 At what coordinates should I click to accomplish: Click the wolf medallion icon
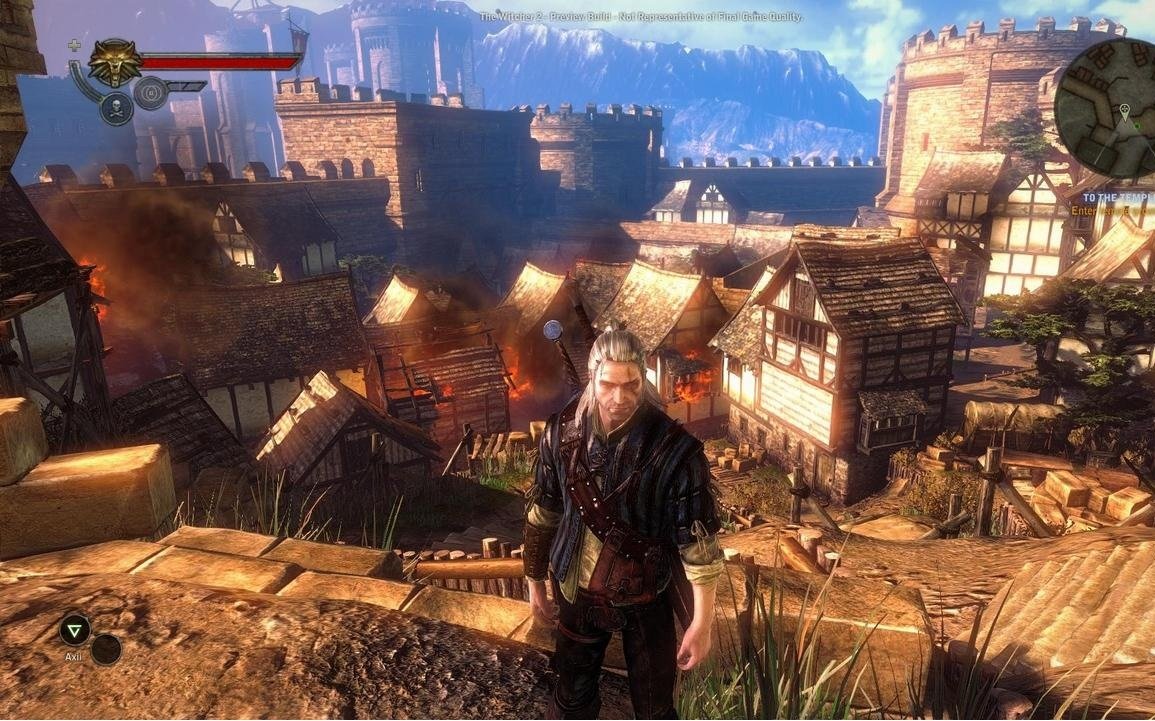115,63
